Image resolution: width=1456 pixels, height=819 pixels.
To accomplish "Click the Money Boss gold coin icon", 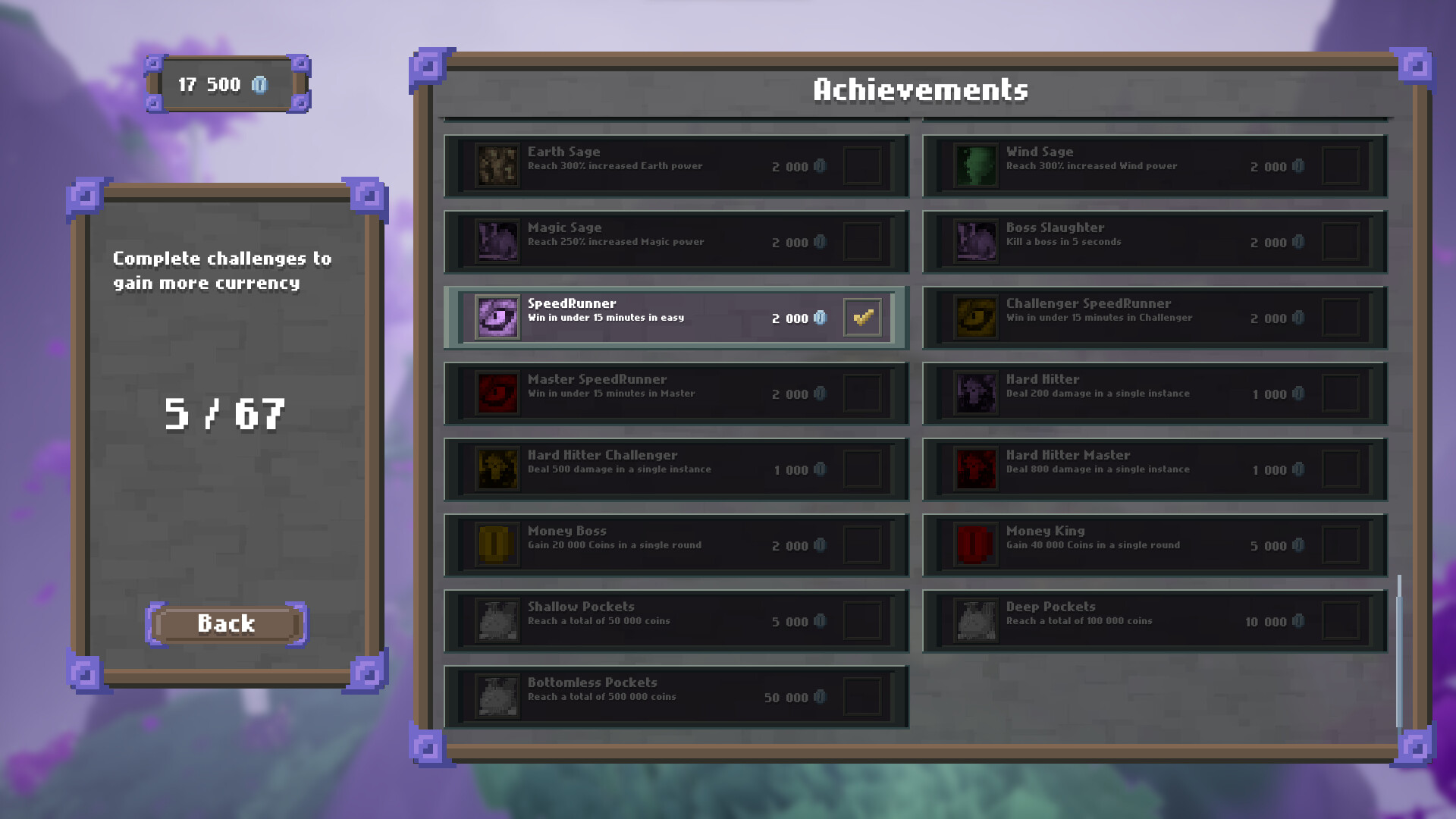I will (497, 544).
